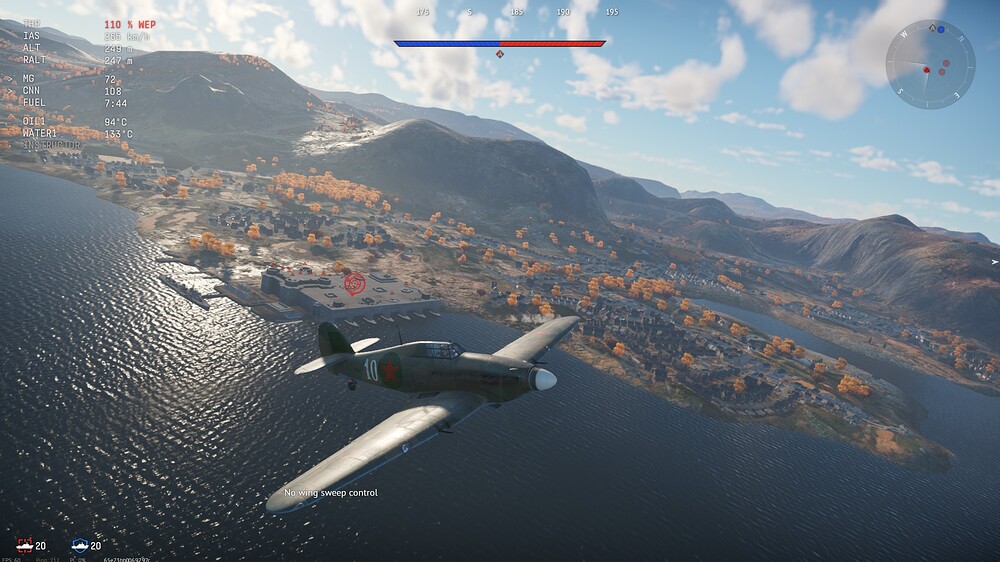Viewport: 1000px width, 562px height.
Task: Open the circular radar minimap
Action: pyautogui.click(x=930, y=65)
